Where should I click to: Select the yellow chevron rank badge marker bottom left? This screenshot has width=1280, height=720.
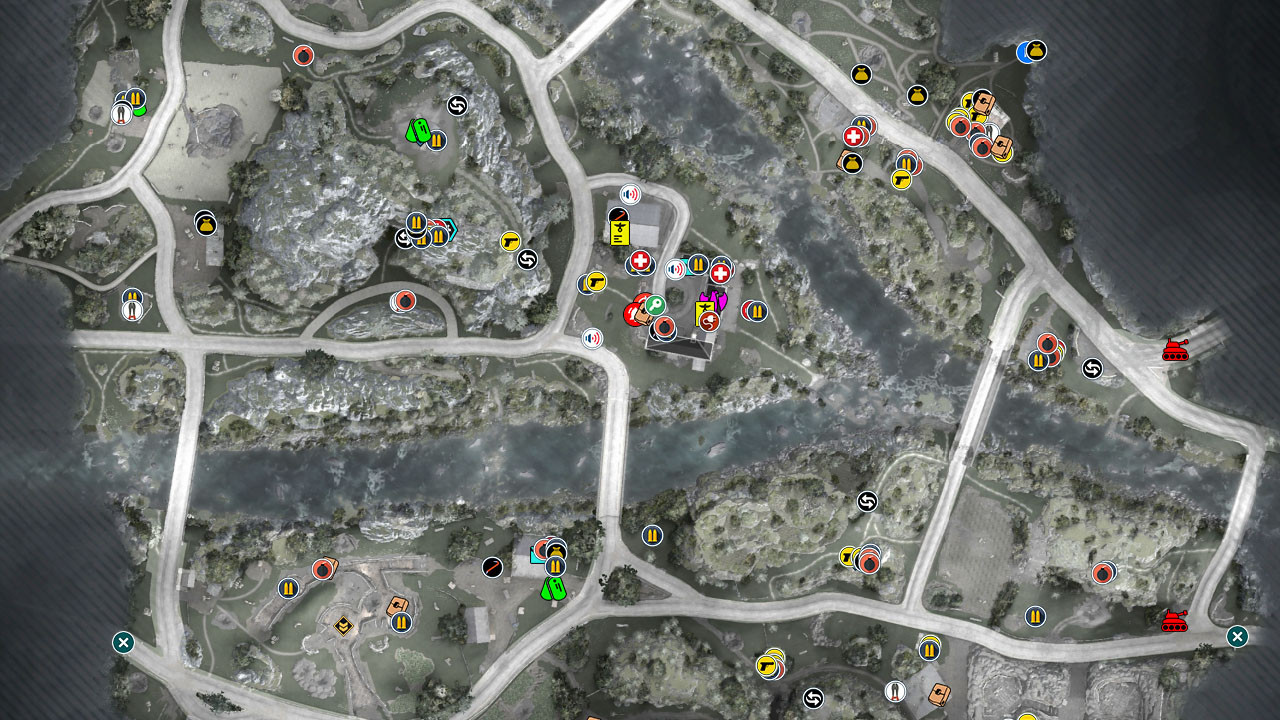click(343, 626)
